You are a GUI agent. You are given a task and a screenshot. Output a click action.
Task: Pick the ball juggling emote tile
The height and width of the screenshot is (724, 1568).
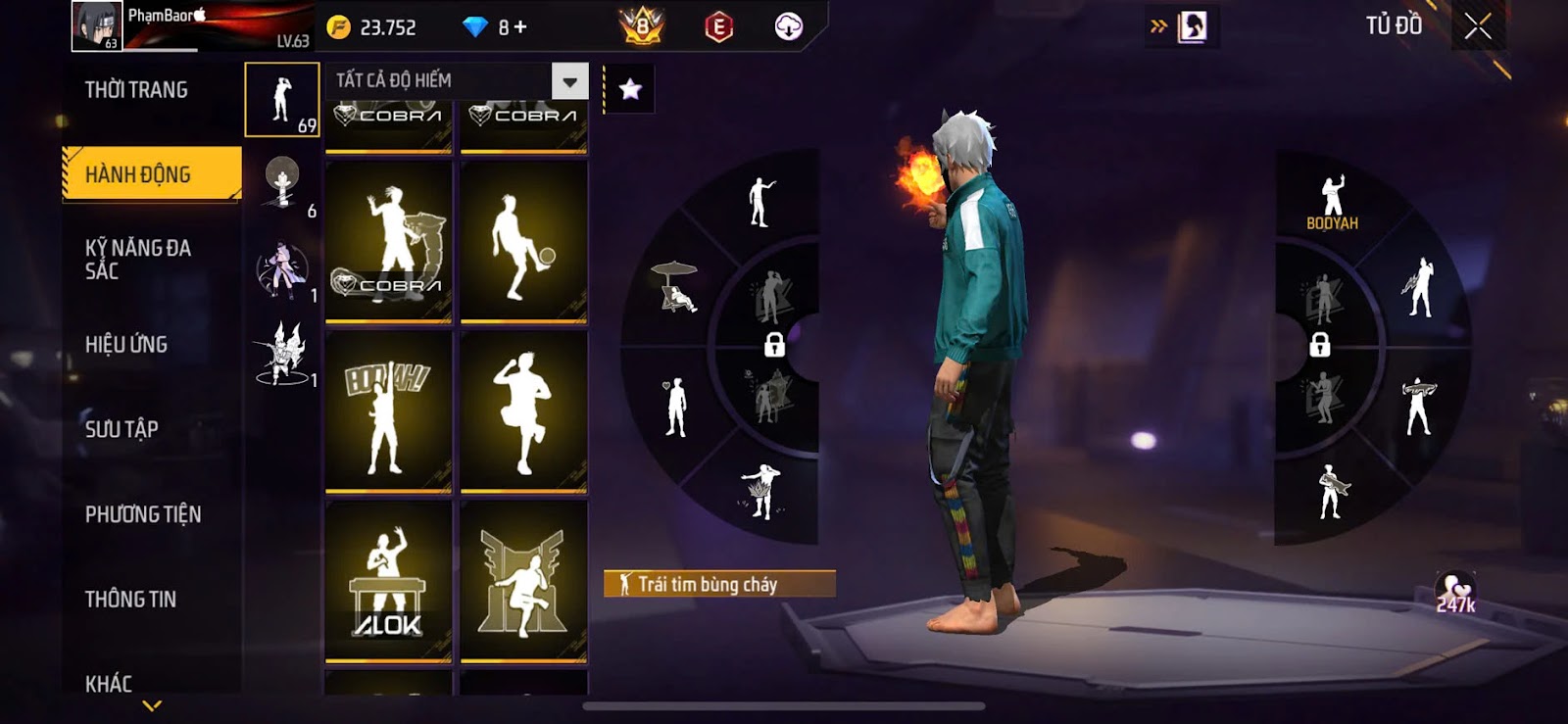[523, 242]
